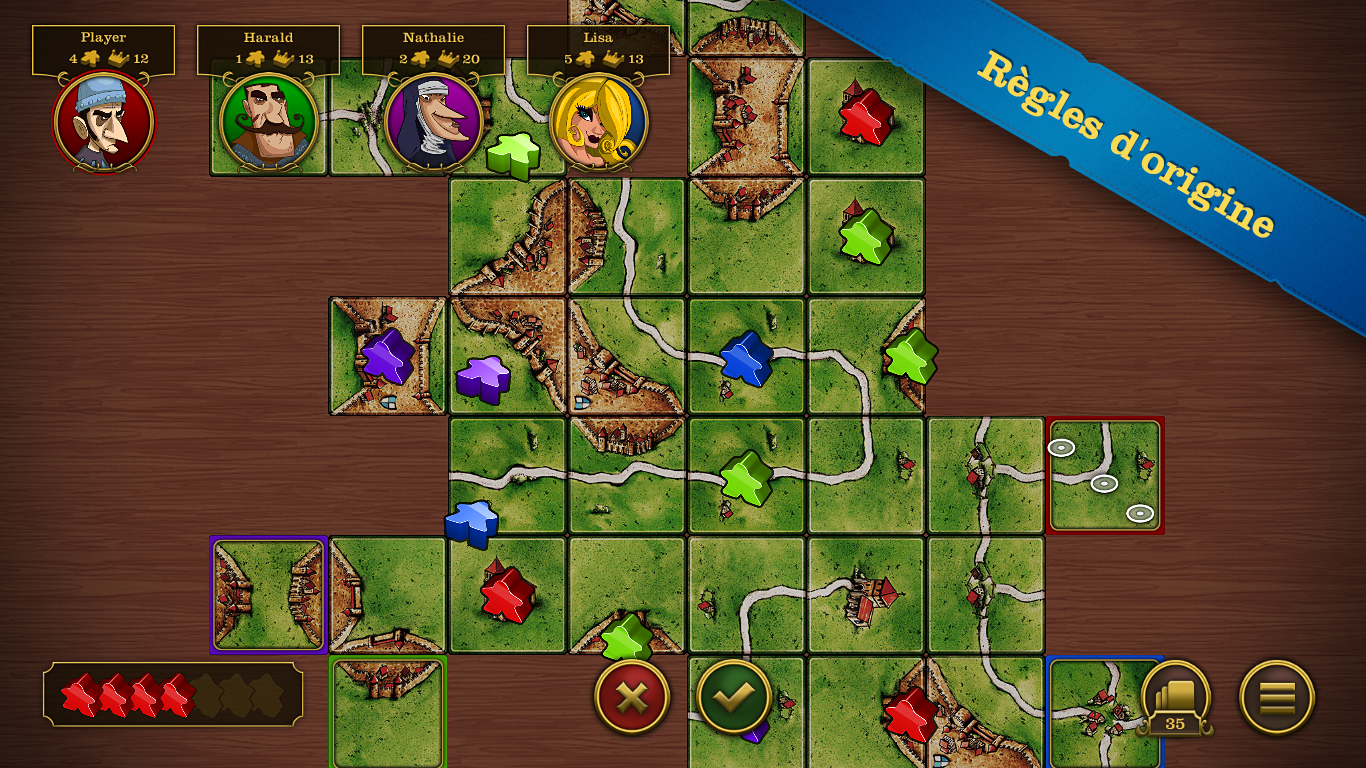Click the purple-outlined city tile on the left
This screenshot has width=1366, height=768.
click(x=268, y=593)
